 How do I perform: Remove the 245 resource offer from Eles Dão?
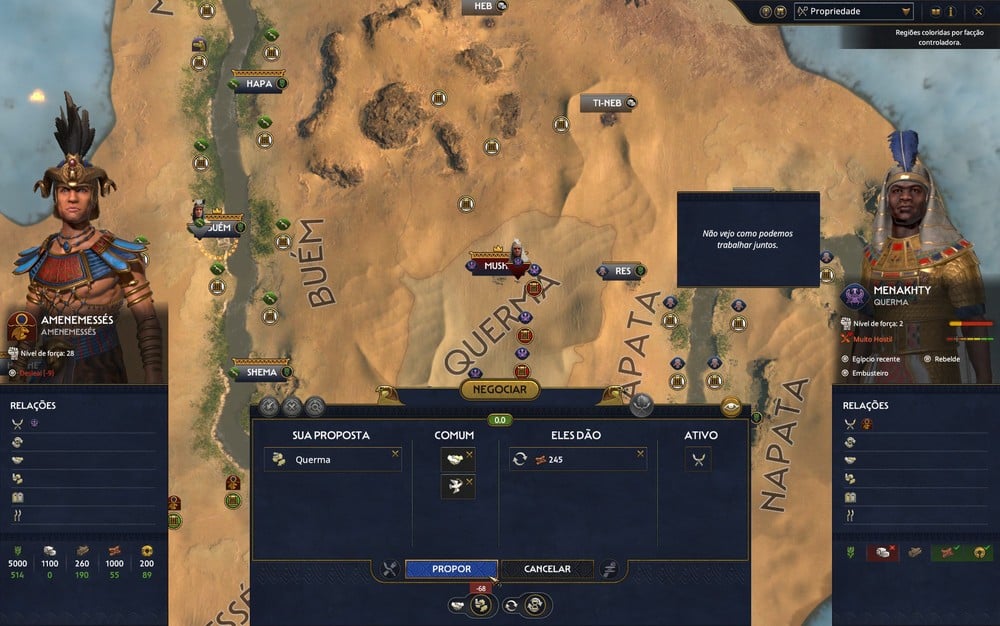tap(640, 454)
